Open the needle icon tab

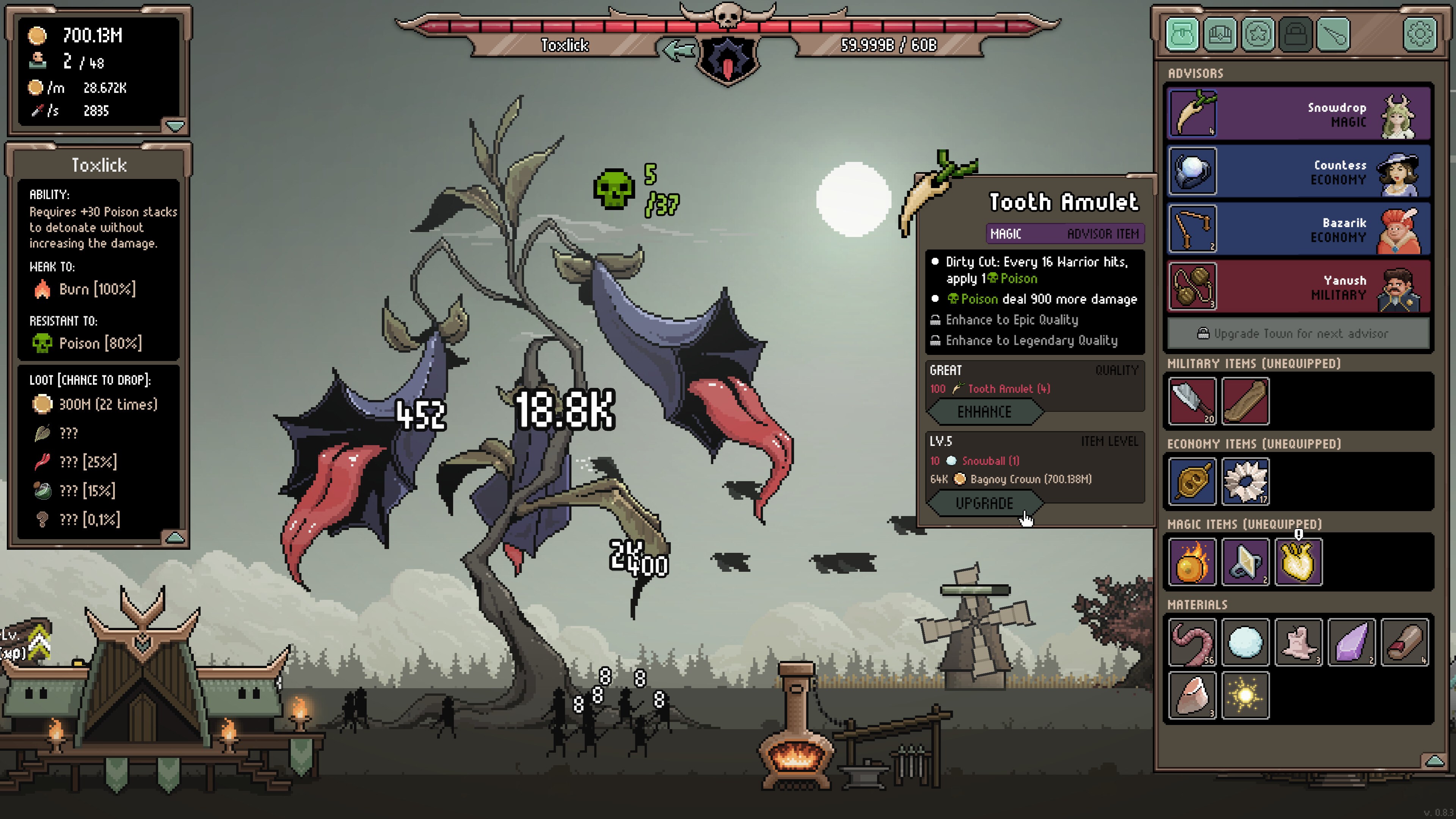(x=1334, y=35)
